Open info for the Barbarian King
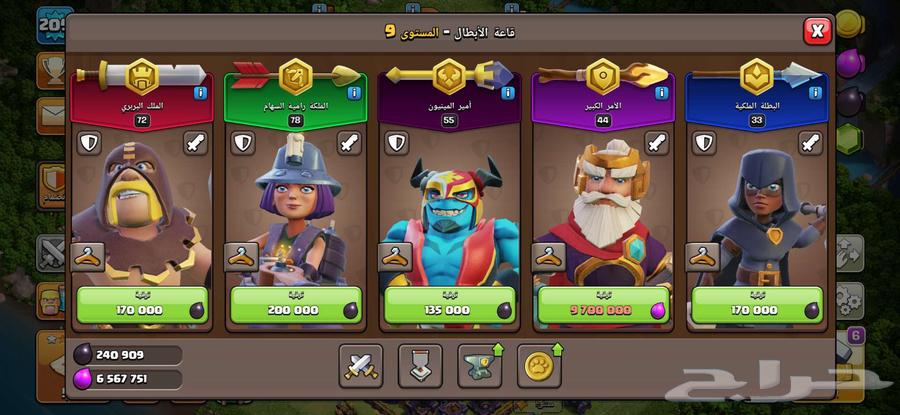900x415 pixels. pos(200,93)
